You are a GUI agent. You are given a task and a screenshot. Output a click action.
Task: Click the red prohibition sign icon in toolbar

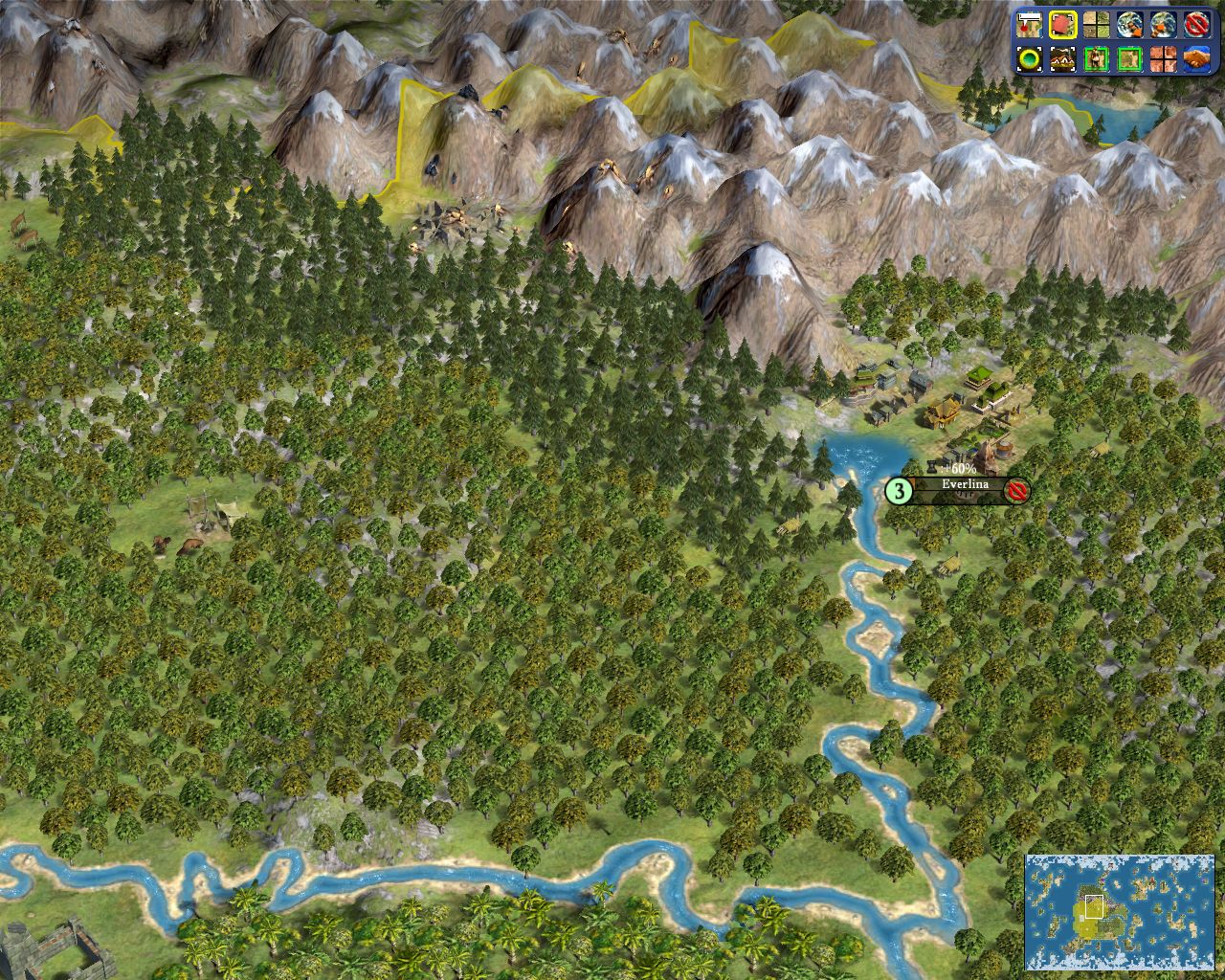[1196, 24]
